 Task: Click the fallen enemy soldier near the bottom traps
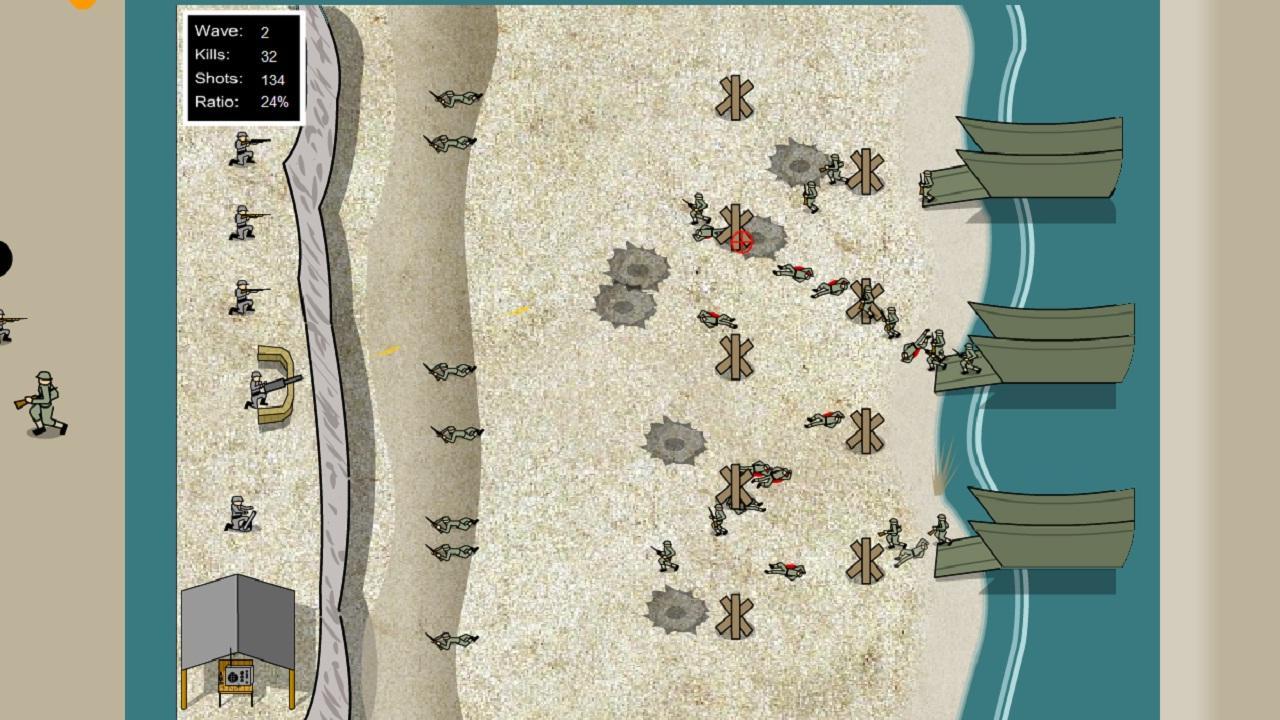click(785, 570)
